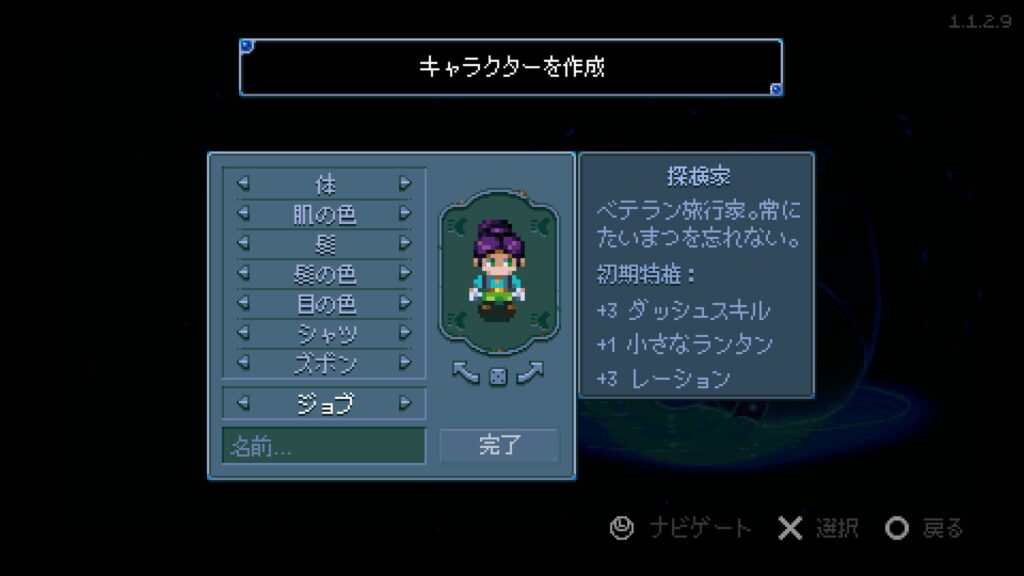Go to the previous ジョブ with left arrow
The height and width of the screenshot is (576, 1024).
click(242, 403)
